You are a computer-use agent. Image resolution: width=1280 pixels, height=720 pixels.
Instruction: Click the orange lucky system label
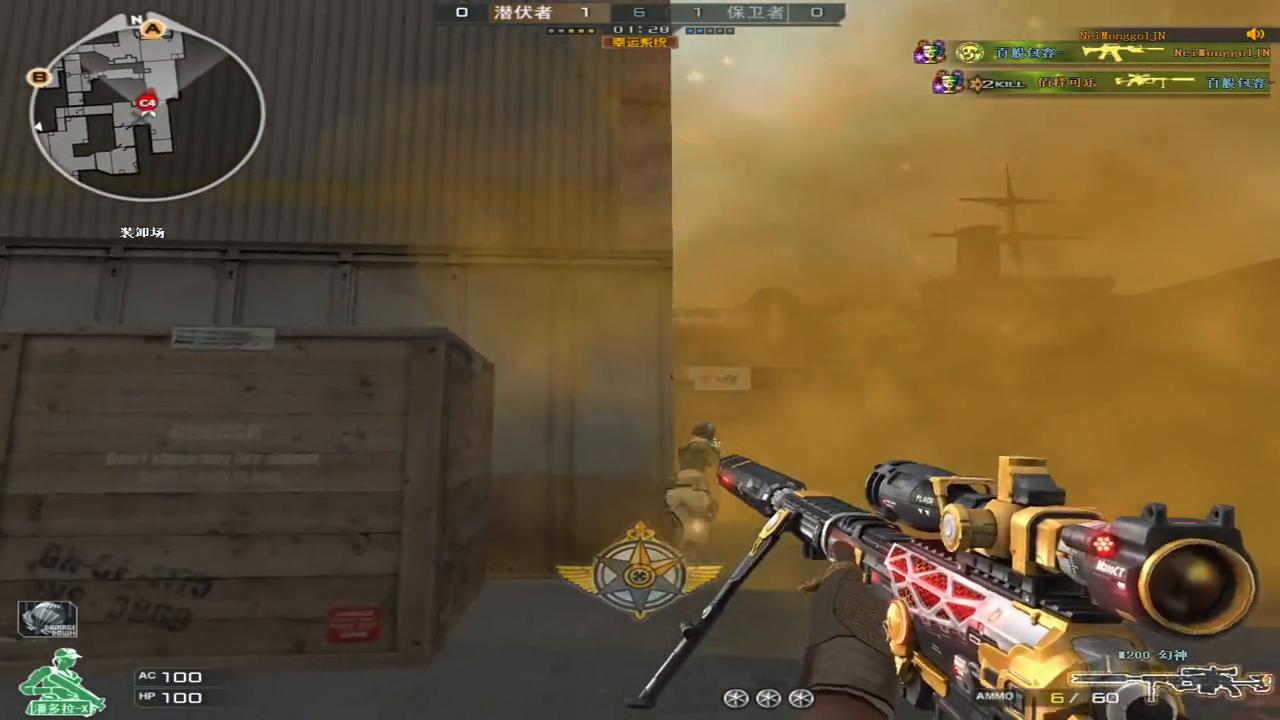tap(639, 42)
